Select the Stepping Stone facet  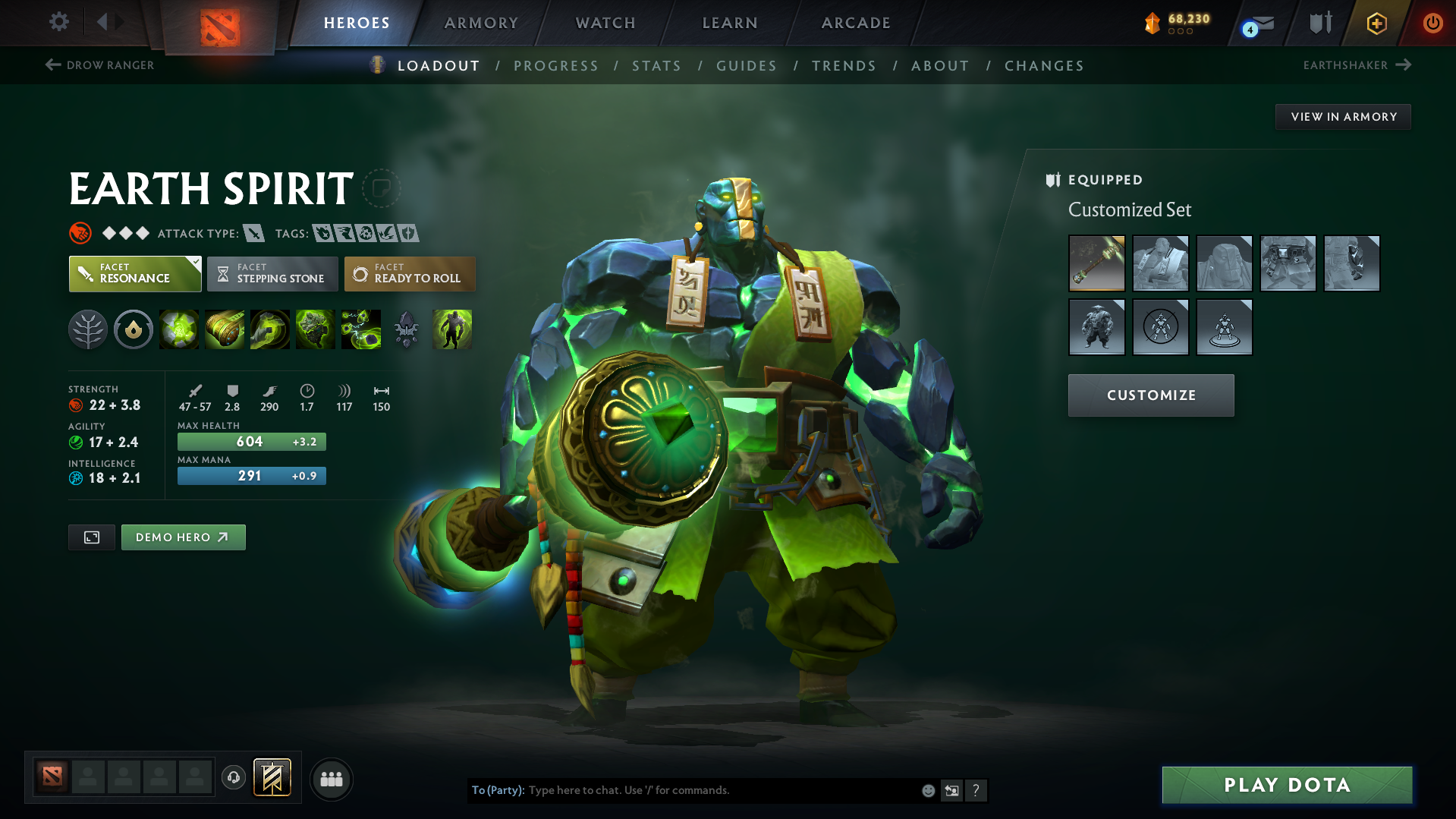point(272,273)
